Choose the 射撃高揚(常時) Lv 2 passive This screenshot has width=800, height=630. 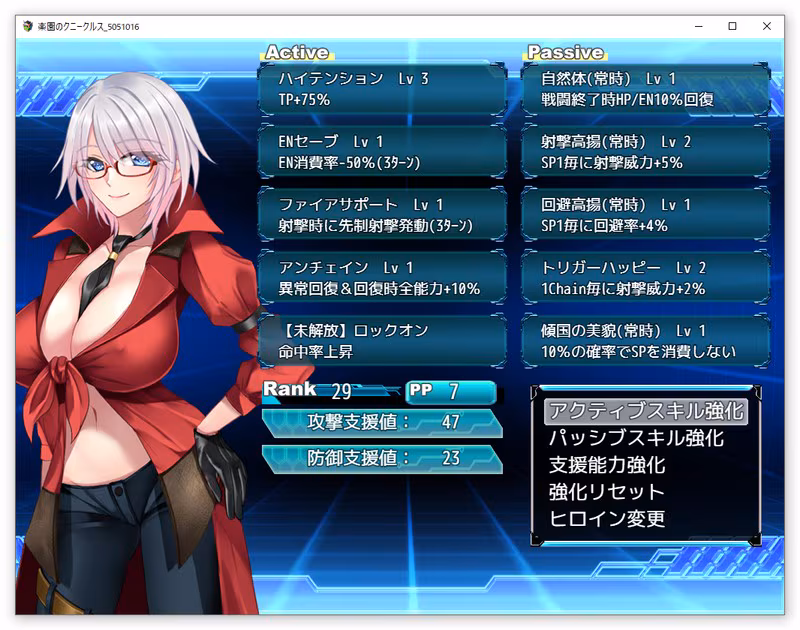pos(646,152)
